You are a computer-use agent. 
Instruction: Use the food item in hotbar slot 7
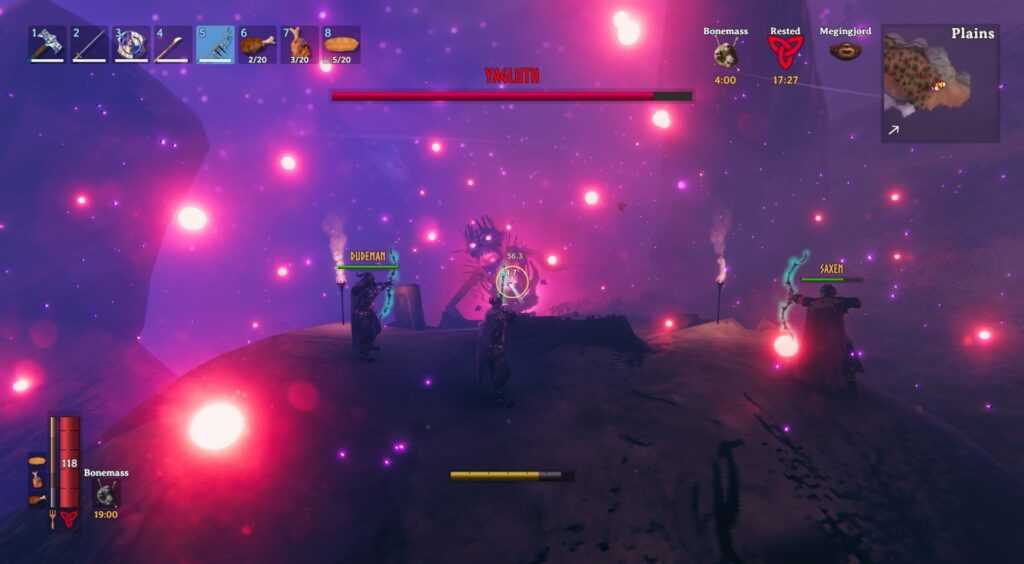299,45
